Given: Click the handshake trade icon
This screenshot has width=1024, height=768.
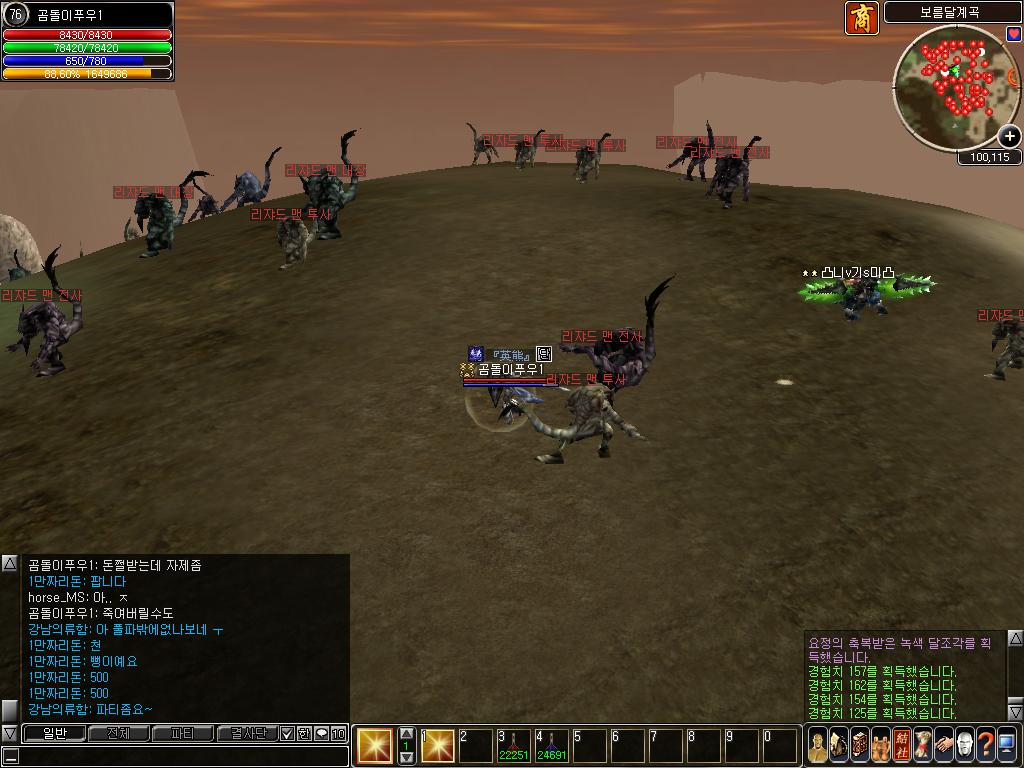Looking at the screenshot, I should pyautogui.click(x=944, y=745).
